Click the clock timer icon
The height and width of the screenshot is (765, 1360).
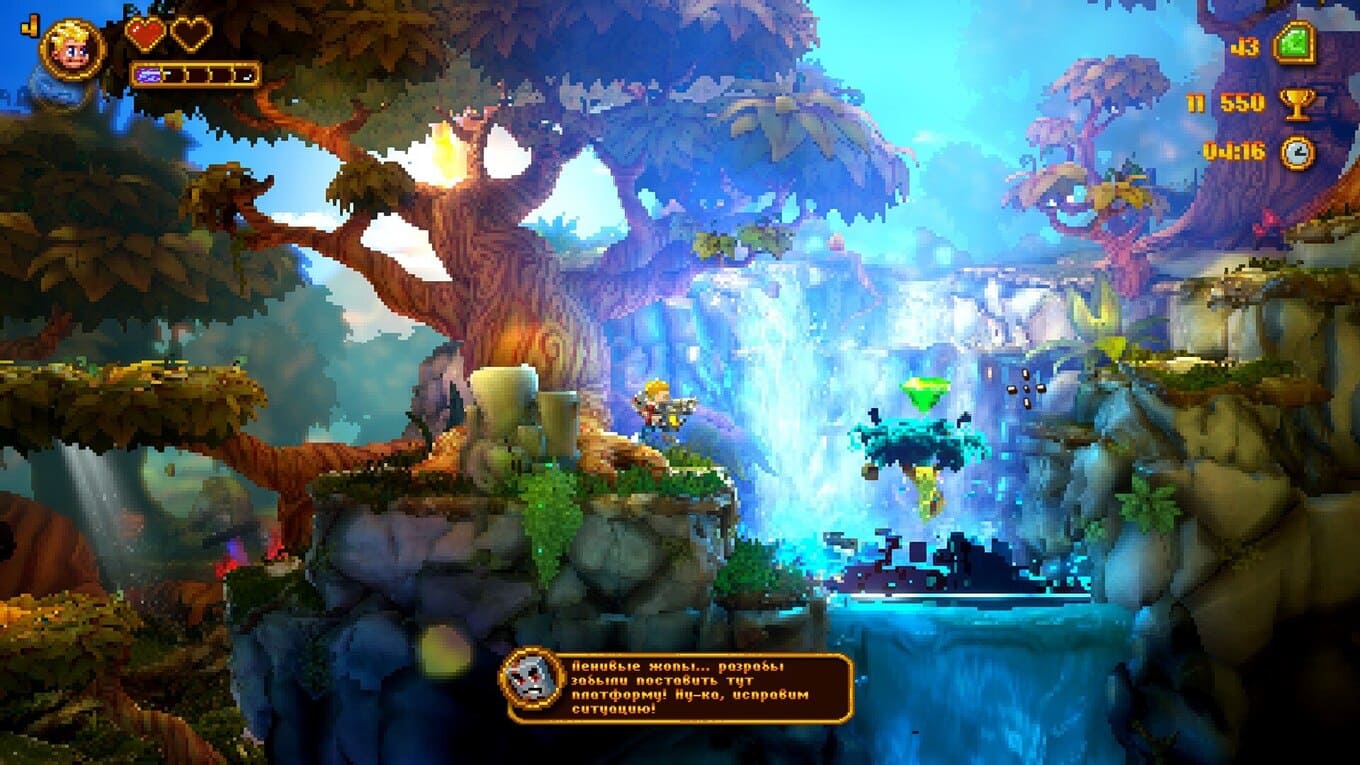(1297, 152)
